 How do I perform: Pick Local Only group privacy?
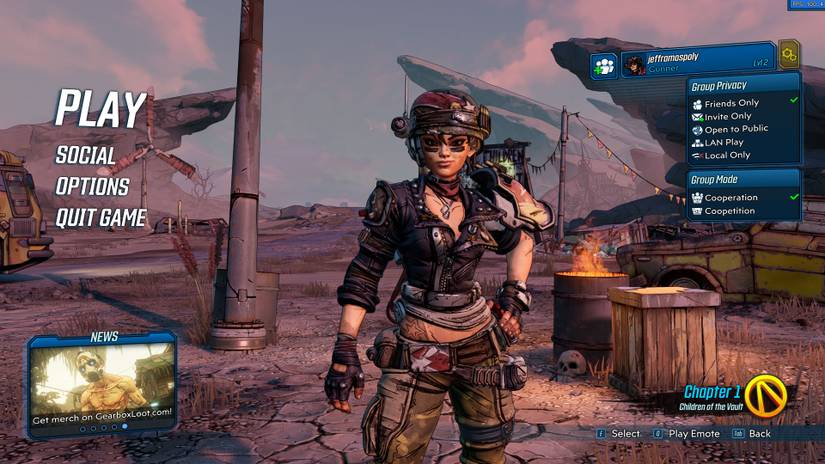coord(727,155)
